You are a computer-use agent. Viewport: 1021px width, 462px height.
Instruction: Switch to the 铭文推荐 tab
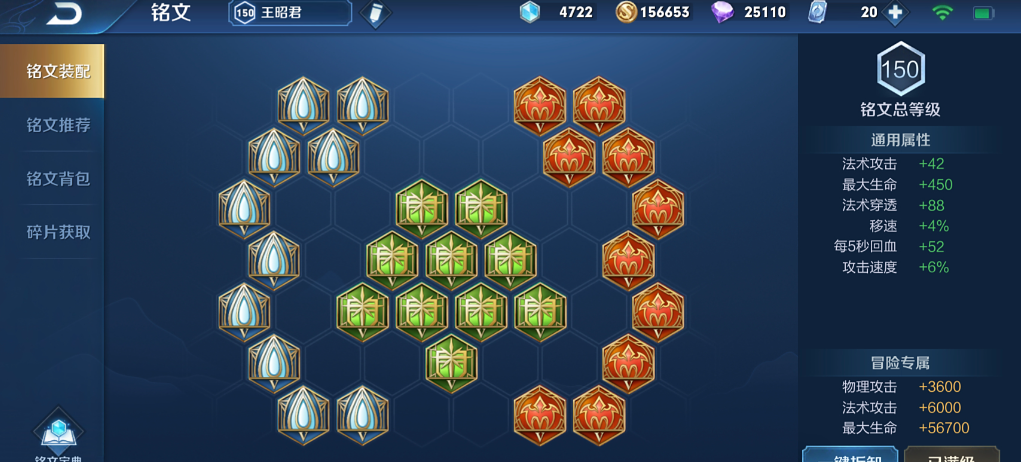click(57, 125)
